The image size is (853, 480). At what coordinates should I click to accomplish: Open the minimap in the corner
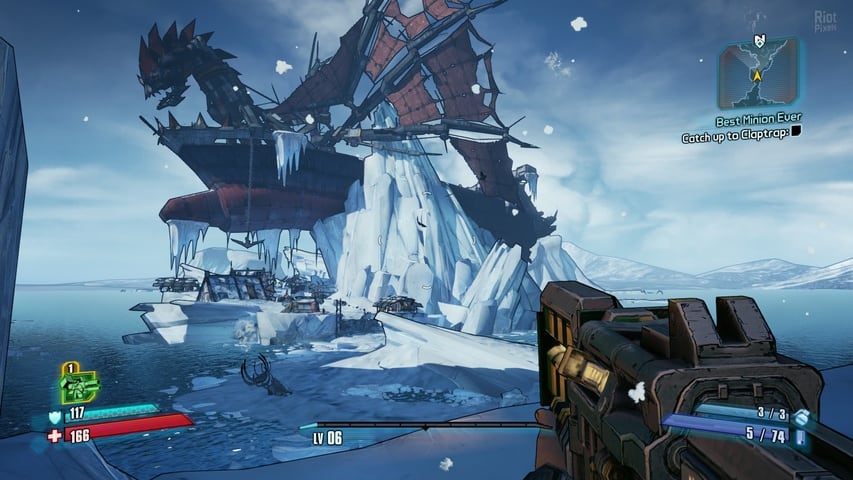[x=758, y=72]
